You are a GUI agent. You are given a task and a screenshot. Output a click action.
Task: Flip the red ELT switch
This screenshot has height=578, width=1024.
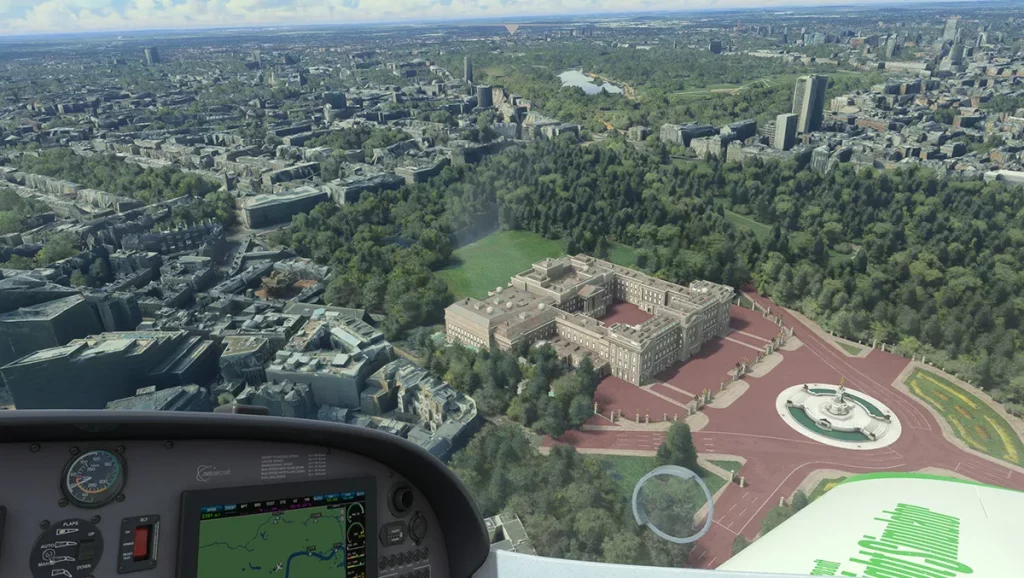140,542
